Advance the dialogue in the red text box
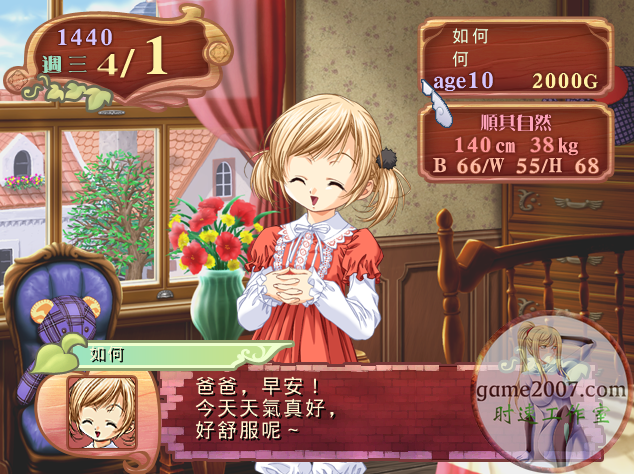Viewport: 634px width, 474px height. [x=300, y=410]
